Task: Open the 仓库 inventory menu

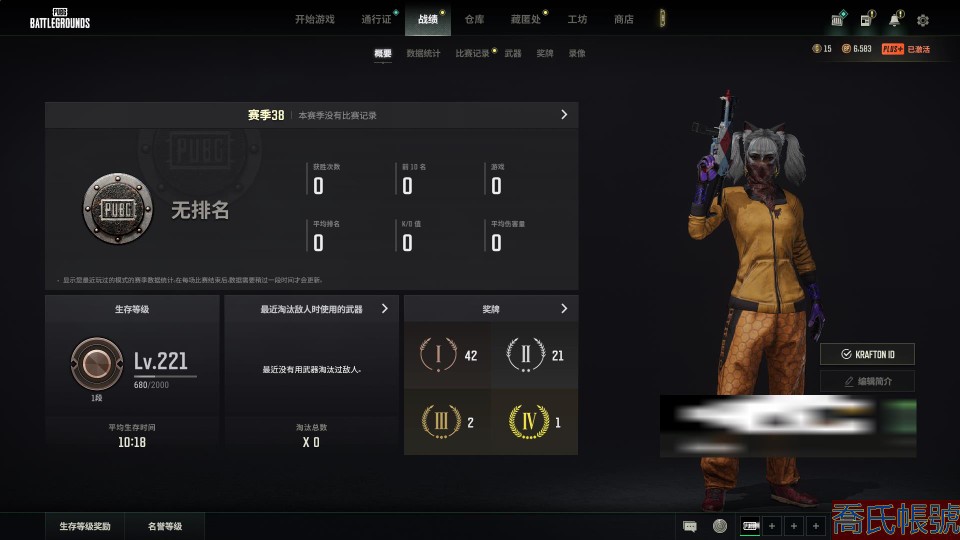Action: pyautogui.click(x=474, y=19)
